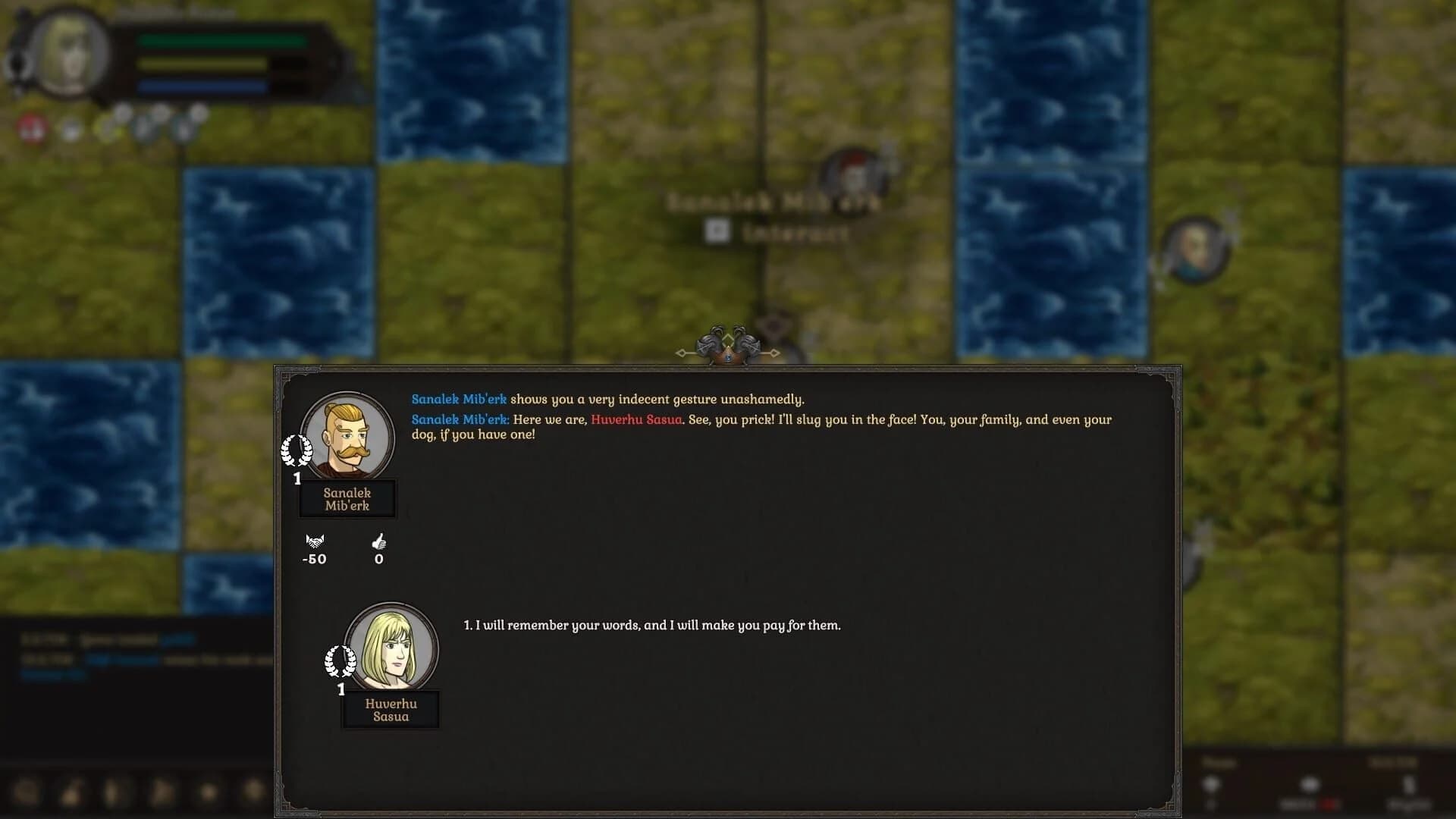Click the red status icon under the player portrait

click(x=31, y=125)
